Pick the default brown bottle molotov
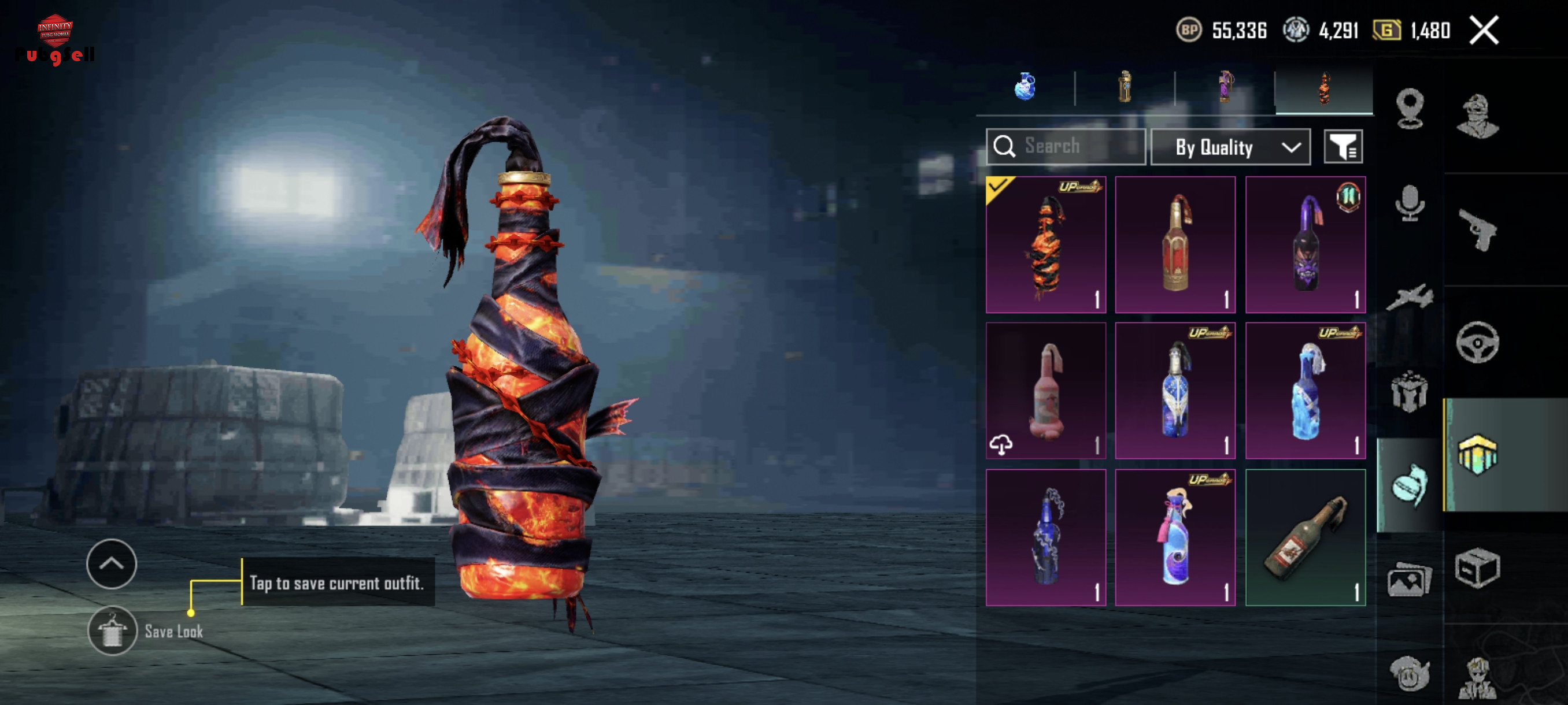 (1305, 537)
